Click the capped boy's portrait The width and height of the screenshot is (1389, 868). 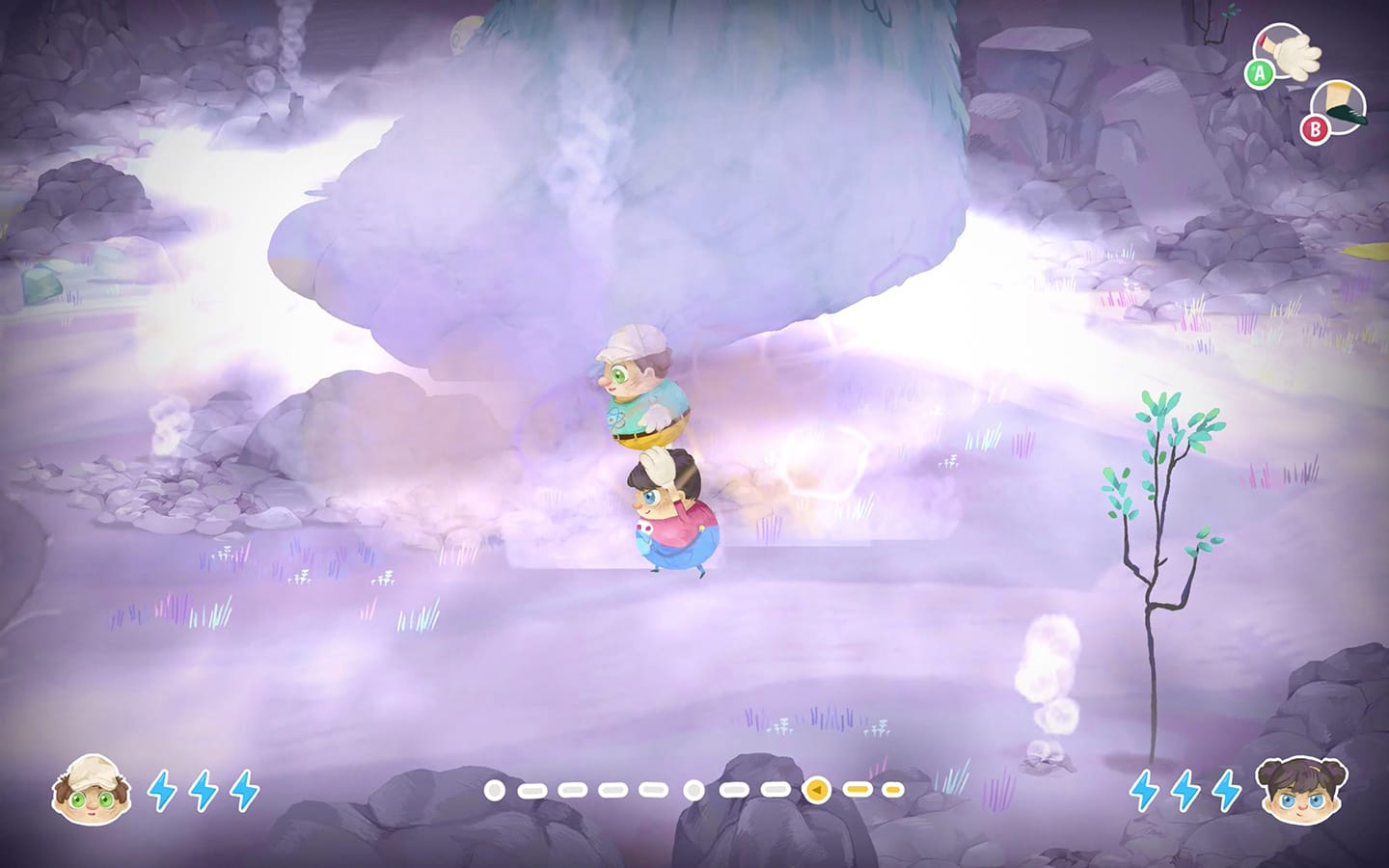90,788
